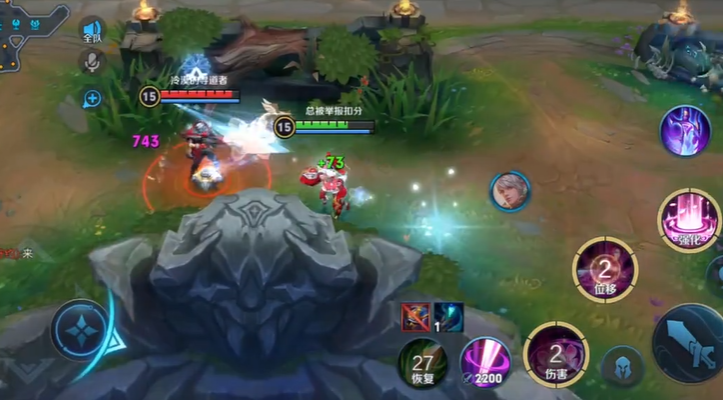Tap the helmet target-hero button
This screenshot has width=723, height=400.
622,366
